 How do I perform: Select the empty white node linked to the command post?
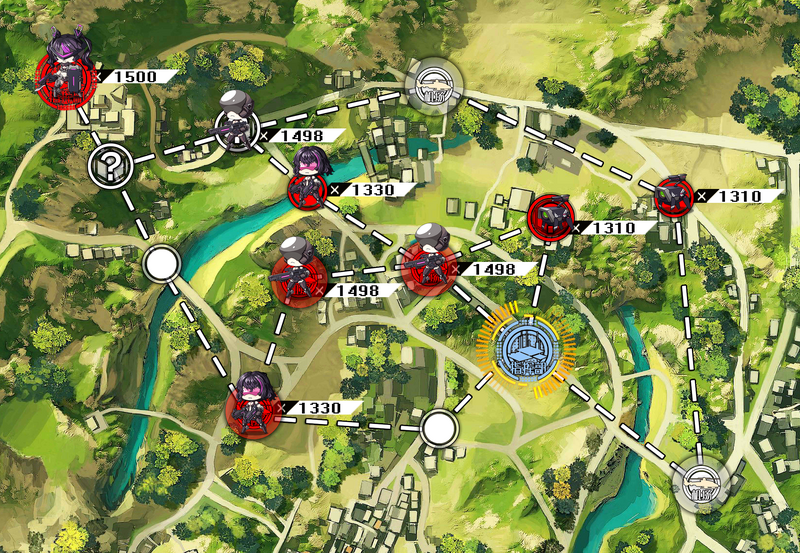437,429
